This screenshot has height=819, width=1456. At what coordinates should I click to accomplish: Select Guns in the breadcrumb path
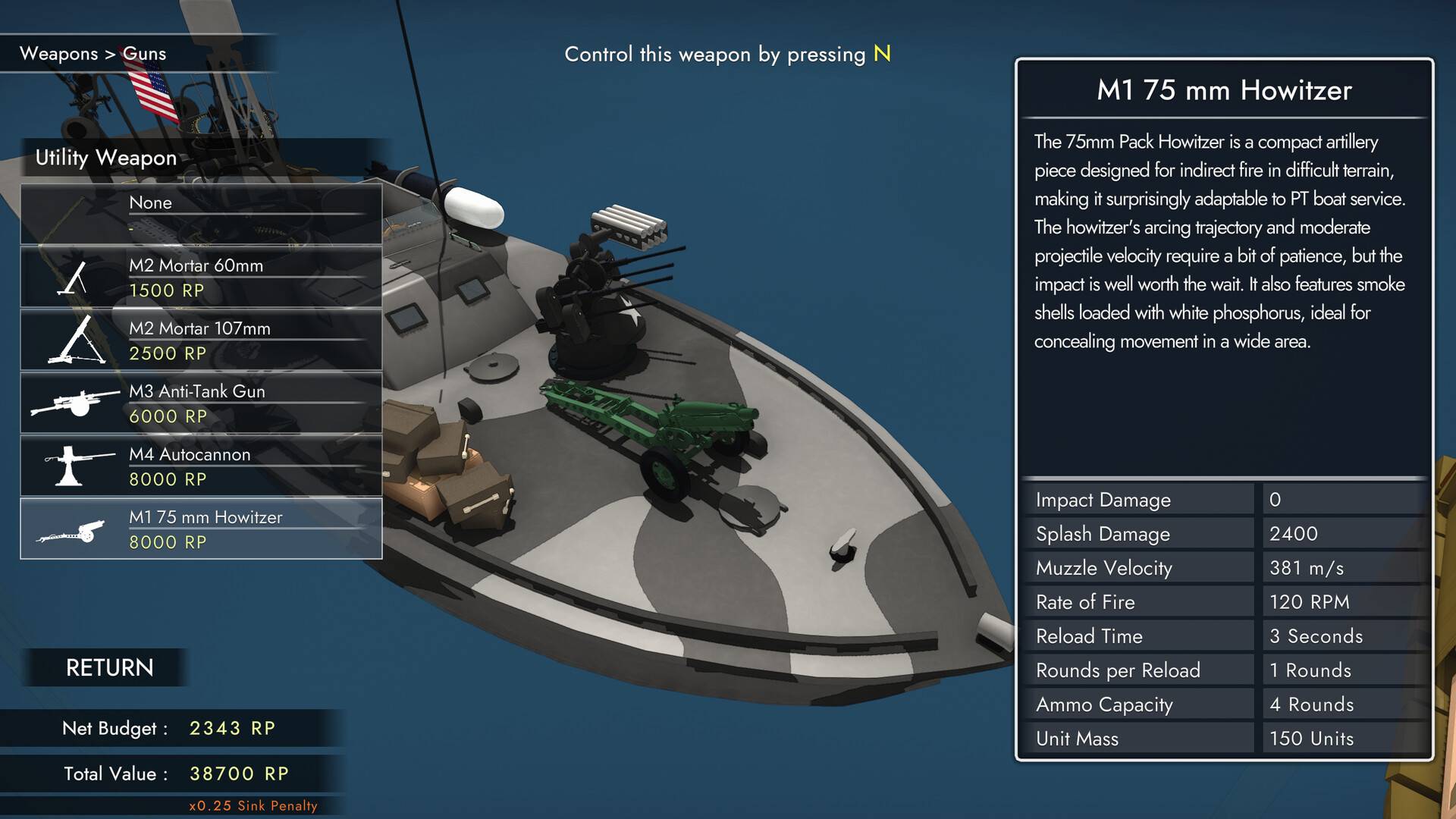tap(146, 54)
